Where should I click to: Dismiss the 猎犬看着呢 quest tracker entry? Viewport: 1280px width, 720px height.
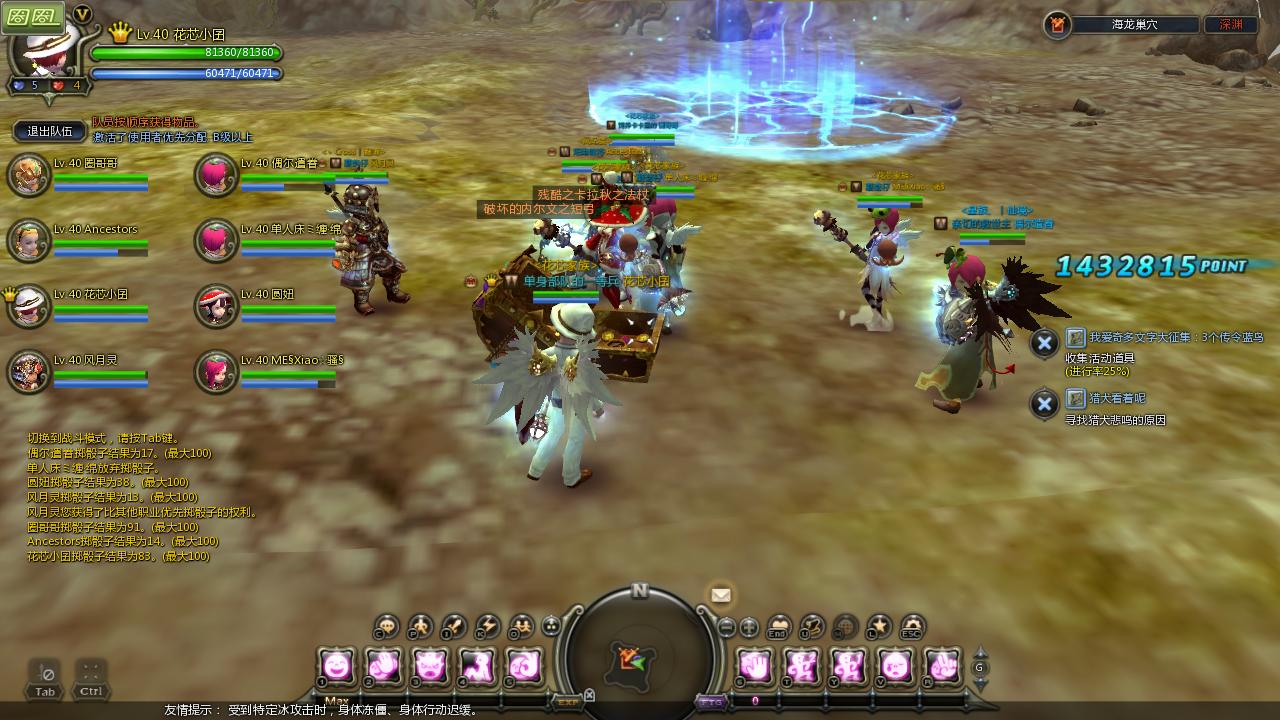(1044, 404)
